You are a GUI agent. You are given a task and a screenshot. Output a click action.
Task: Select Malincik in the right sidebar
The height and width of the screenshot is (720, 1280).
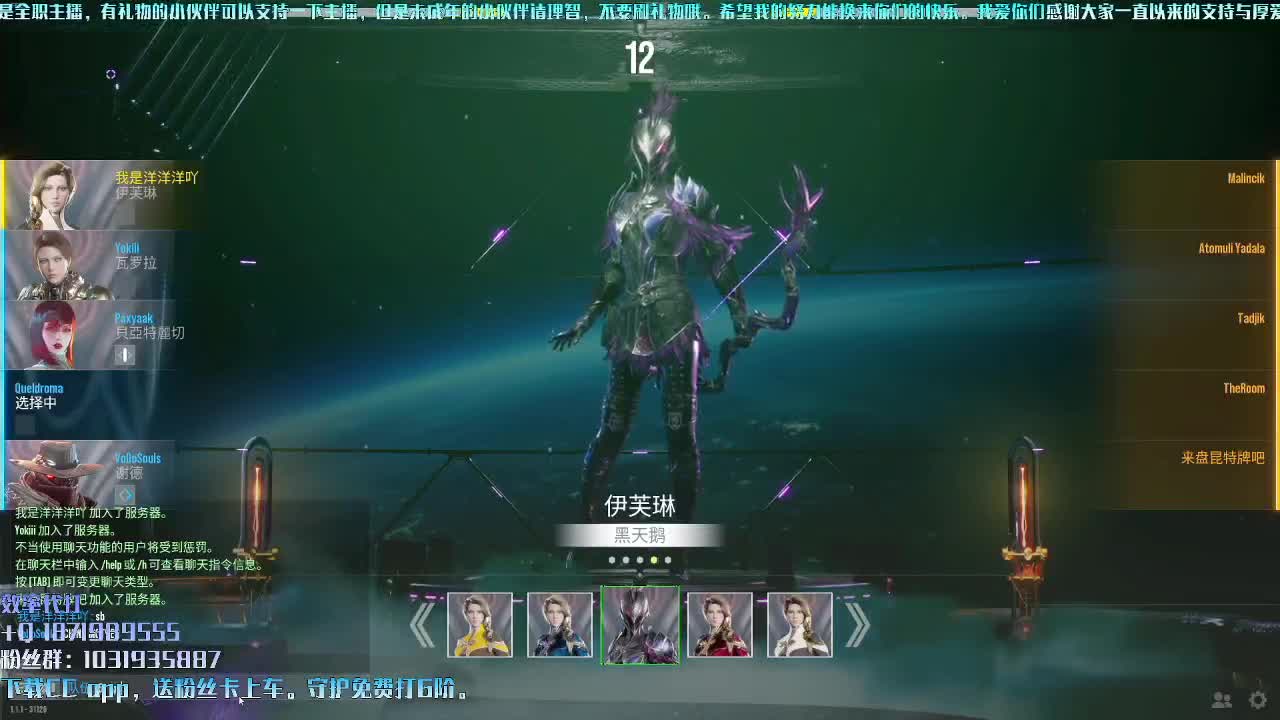coord(1243,178)
